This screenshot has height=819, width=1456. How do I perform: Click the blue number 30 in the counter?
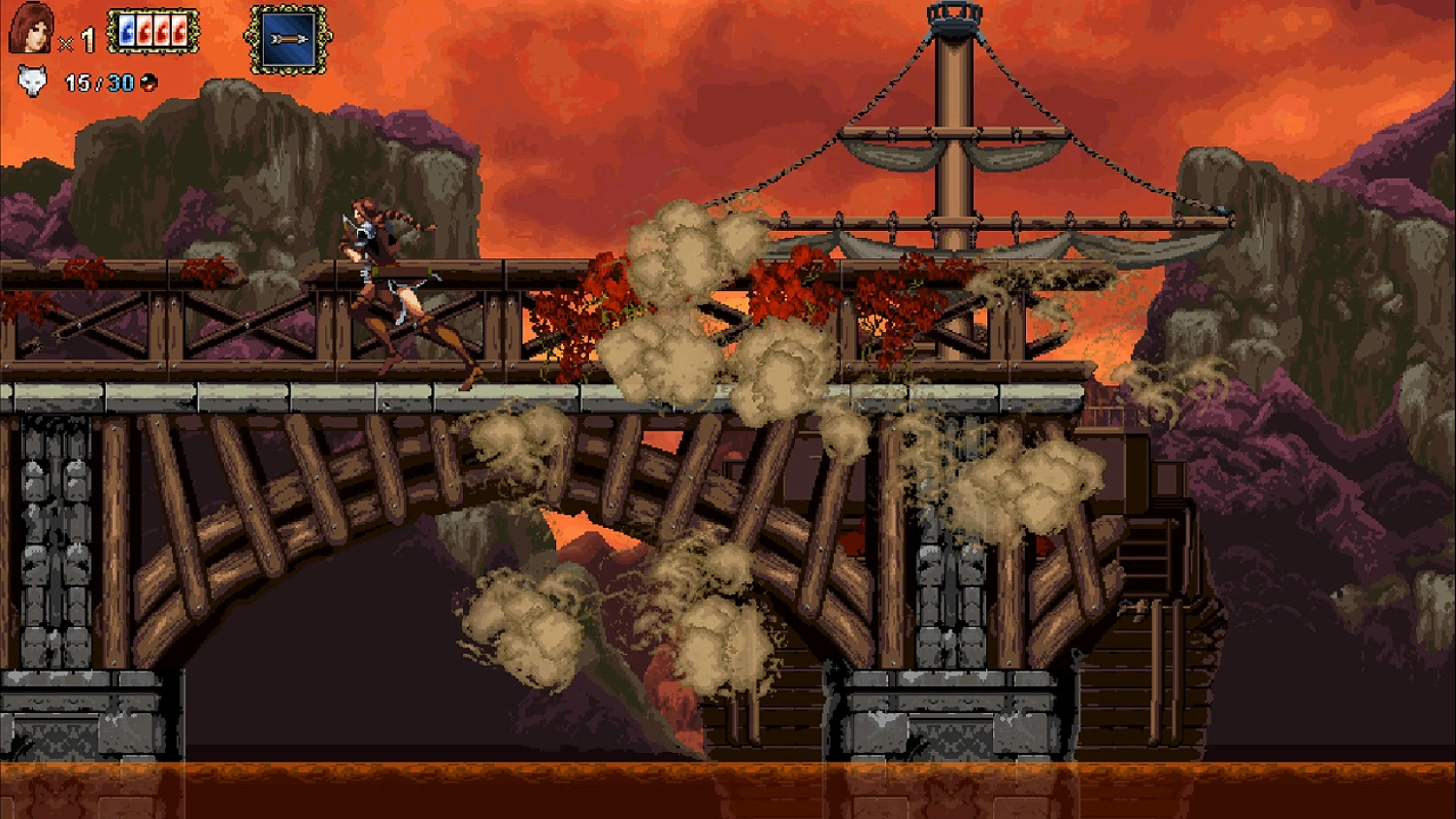pos(120,83)
